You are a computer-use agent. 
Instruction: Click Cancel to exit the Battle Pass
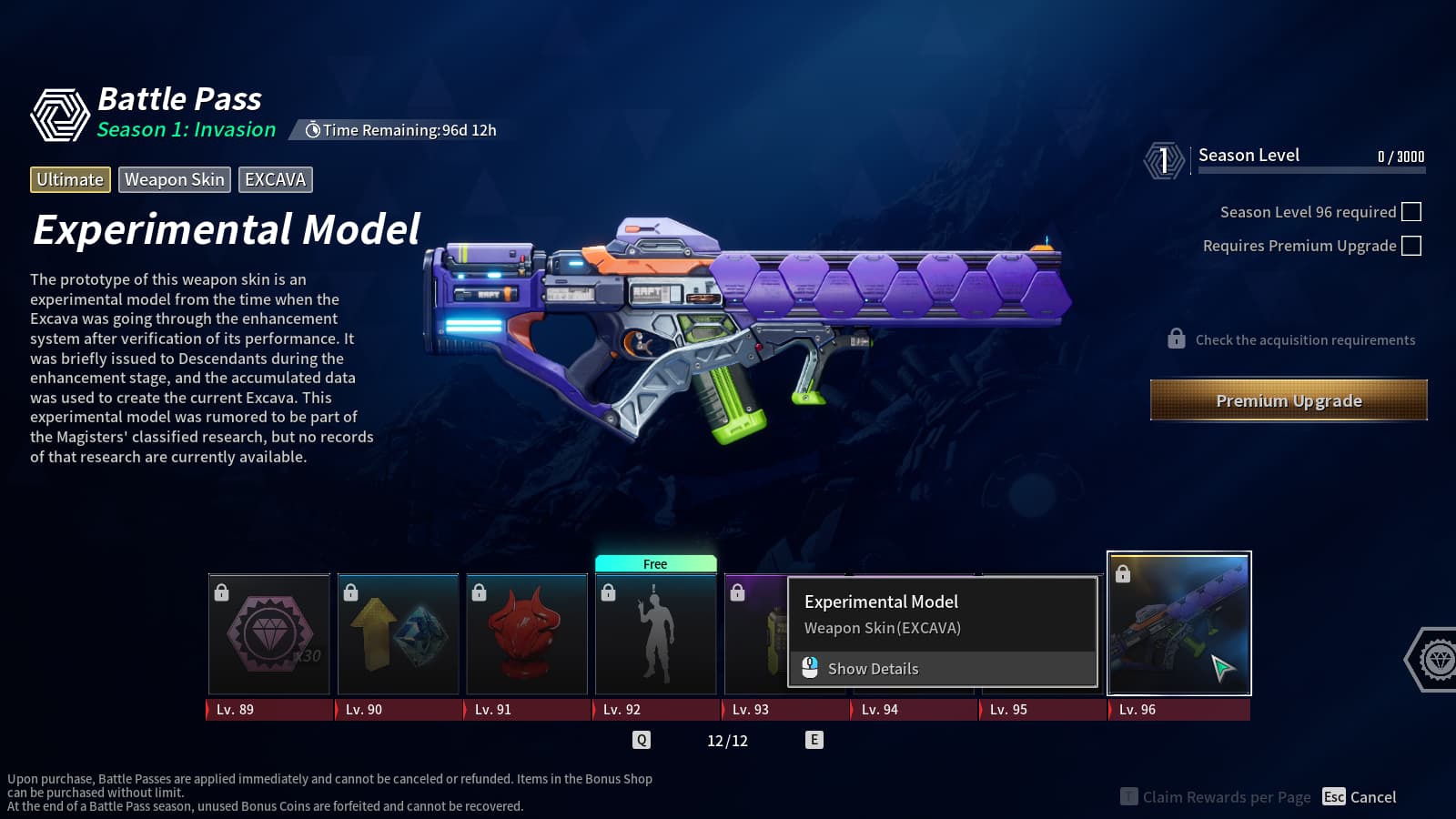click(x=1360, y=797)
